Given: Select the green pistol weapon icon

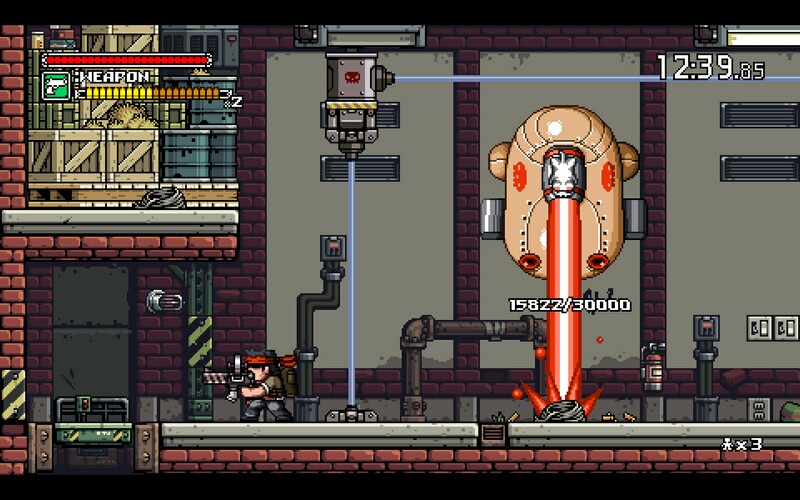Looking at the screenshot, I should tap(56, 85).
